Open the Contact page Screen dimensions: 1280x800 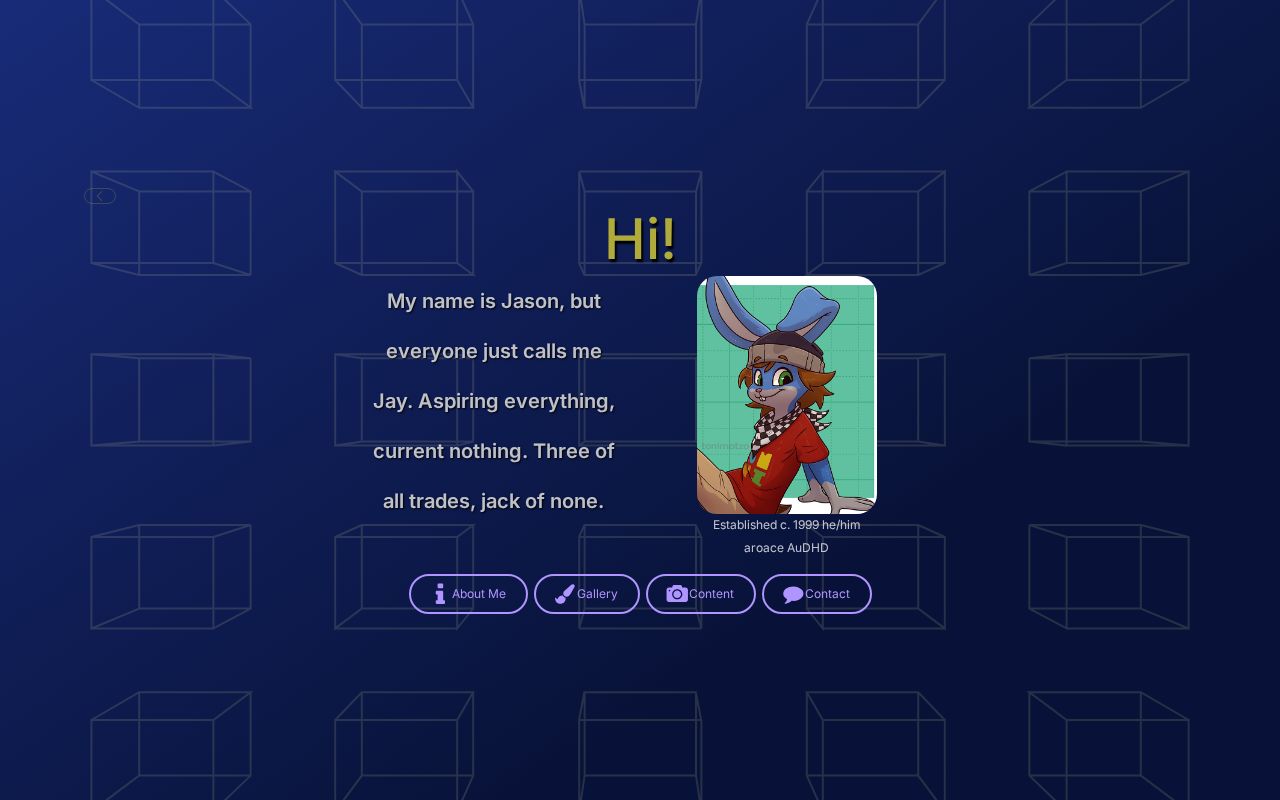817,593
